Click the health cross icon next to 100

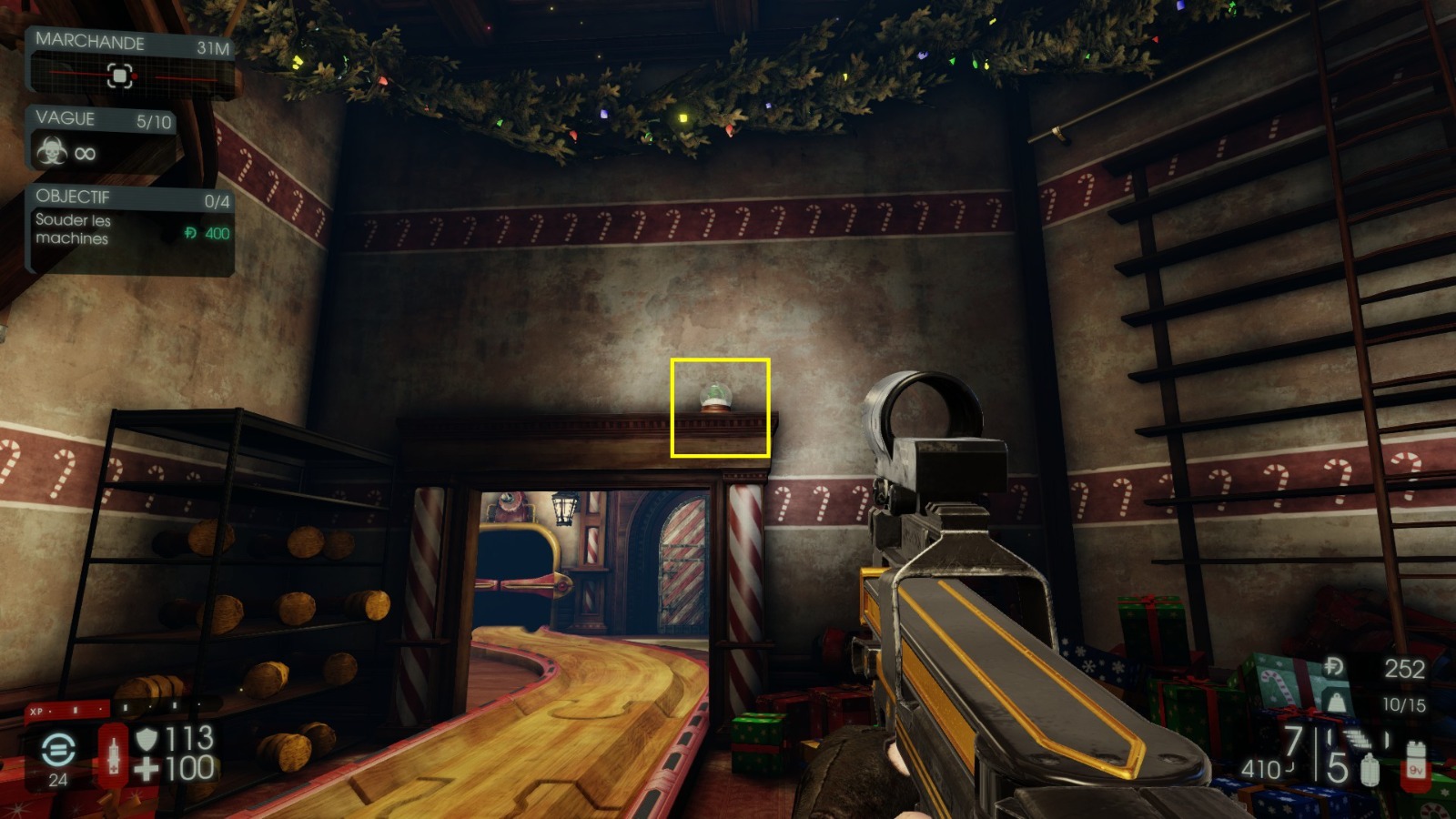(x=146, y=769)
